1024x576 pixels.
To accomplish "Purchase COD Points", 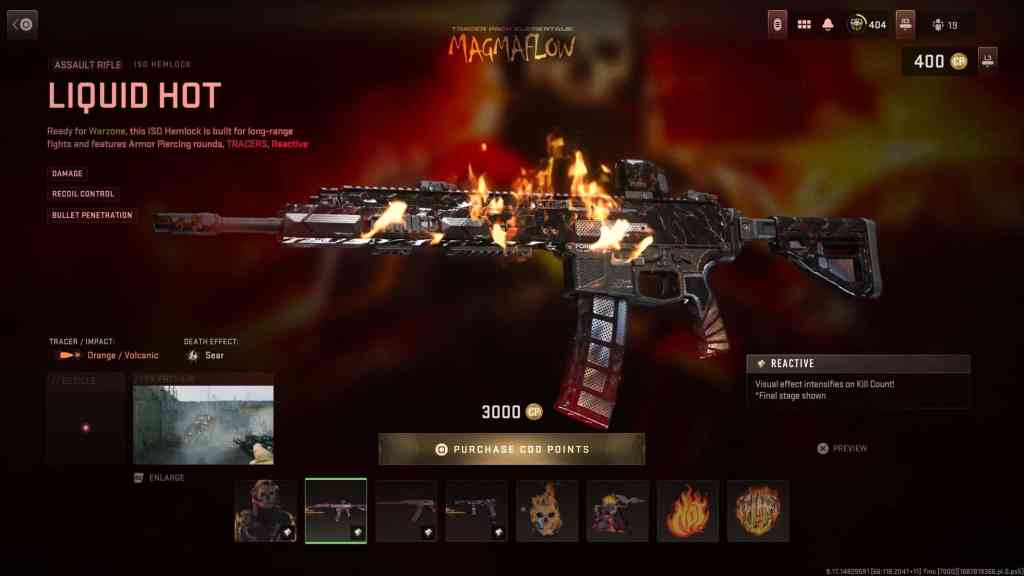I will click(511, 449).
